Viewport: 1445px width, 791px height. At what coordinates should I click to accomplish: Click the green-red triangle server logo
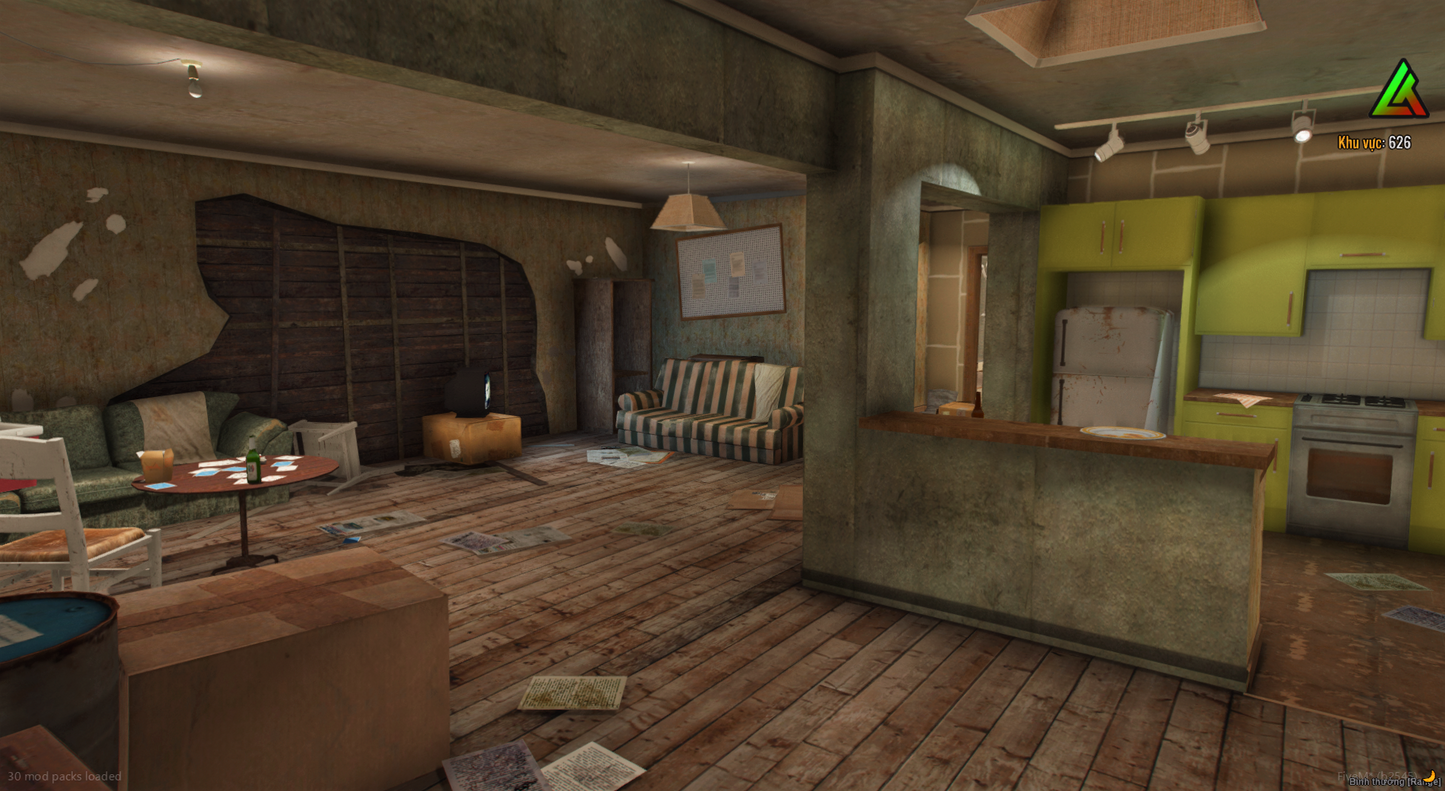(x=1398, y=92)
